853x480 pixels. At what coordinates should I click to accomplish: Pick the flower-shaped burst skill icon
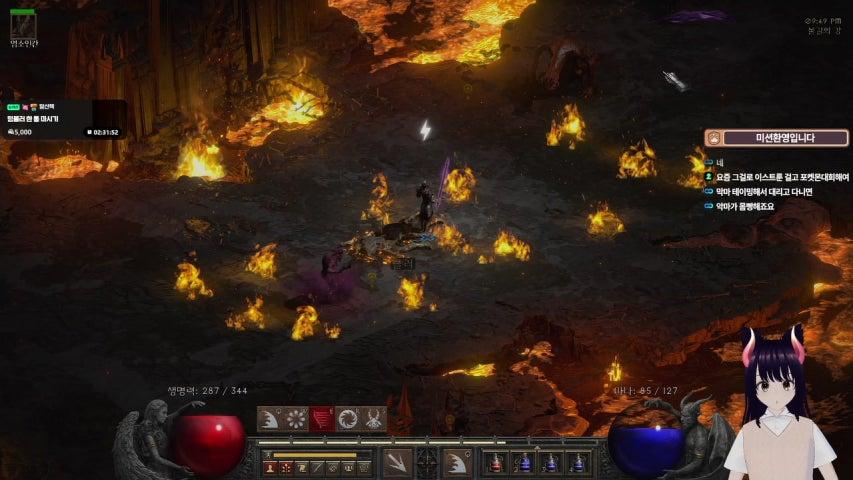296,419
